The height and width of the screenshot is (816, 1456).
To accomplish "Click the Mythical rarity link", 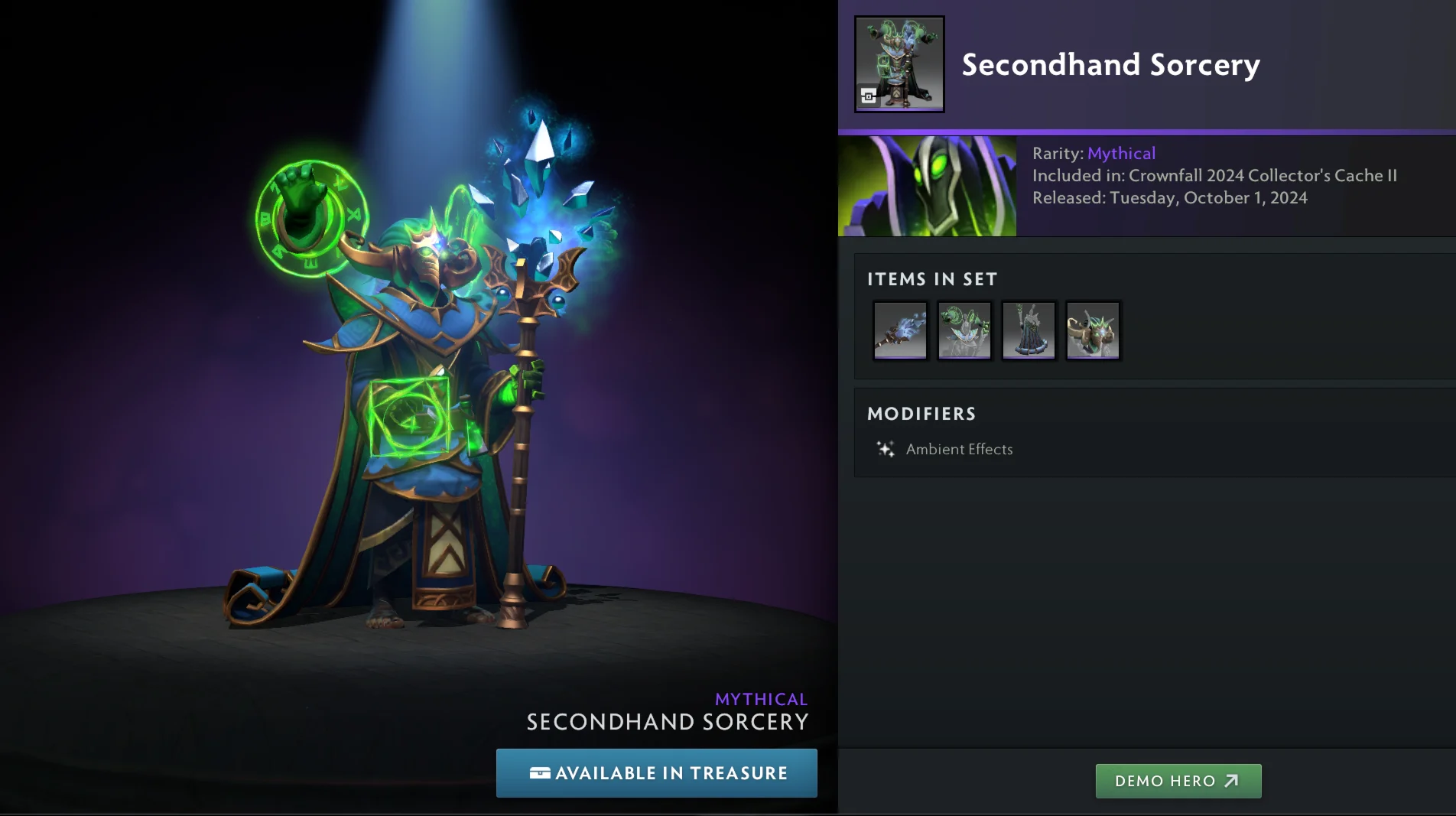I will [1121, 153].
